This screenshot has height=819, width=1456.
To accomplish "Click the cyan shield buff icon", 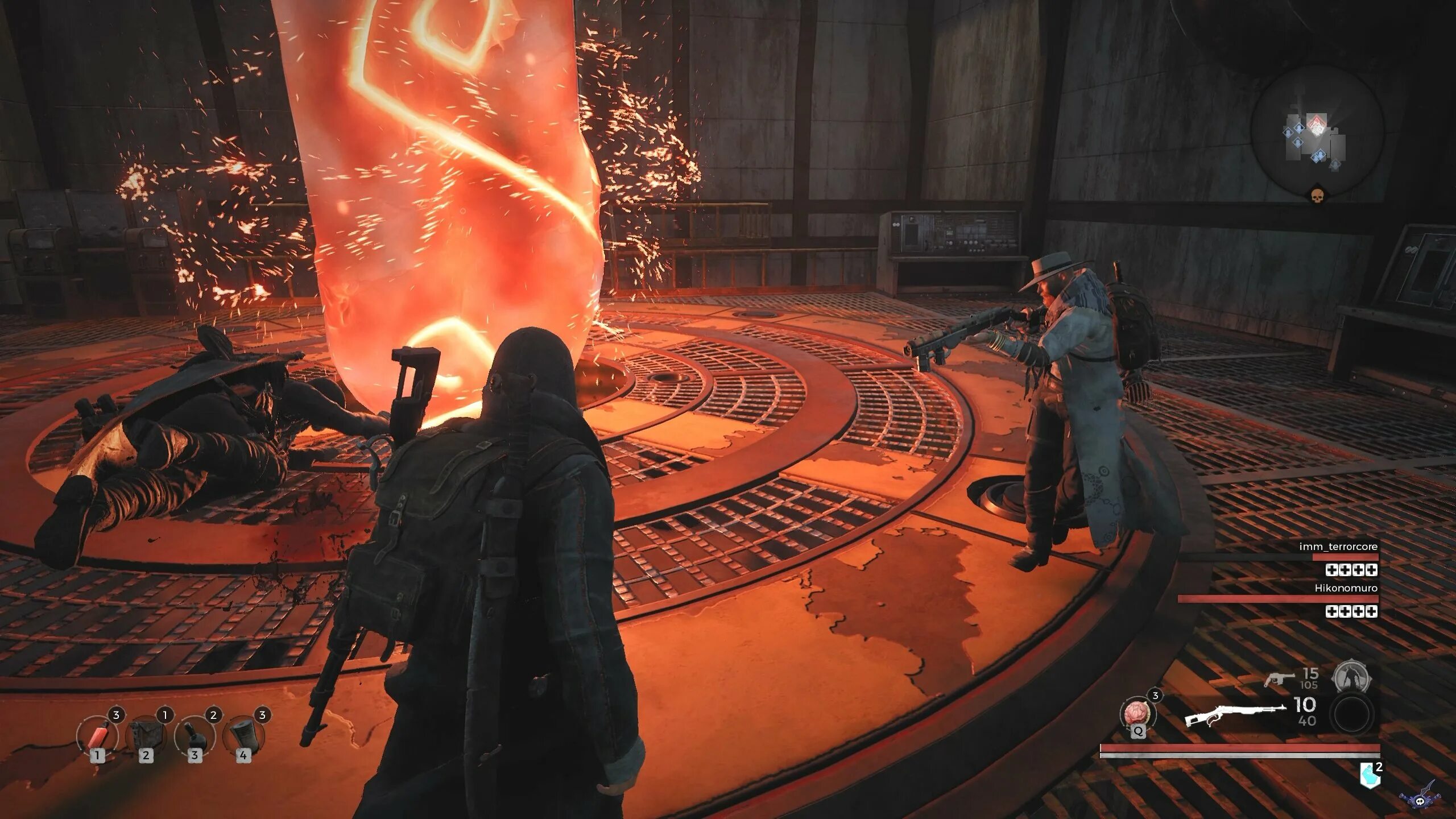I will [1370, 775].
